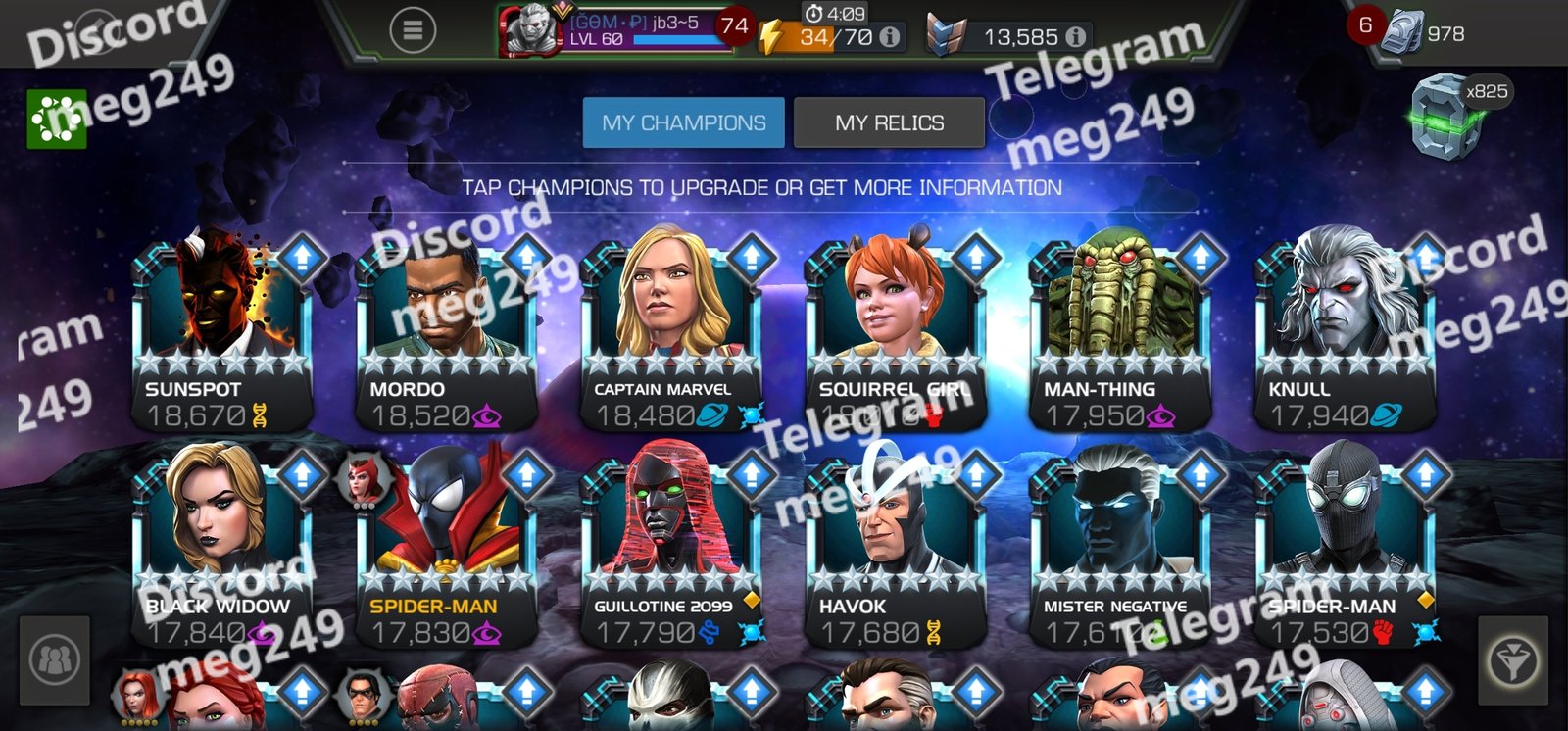Choose the Guillotine 2099 champion card
The width and height of the screenshot is (1568, 731).
coord(670,549)
